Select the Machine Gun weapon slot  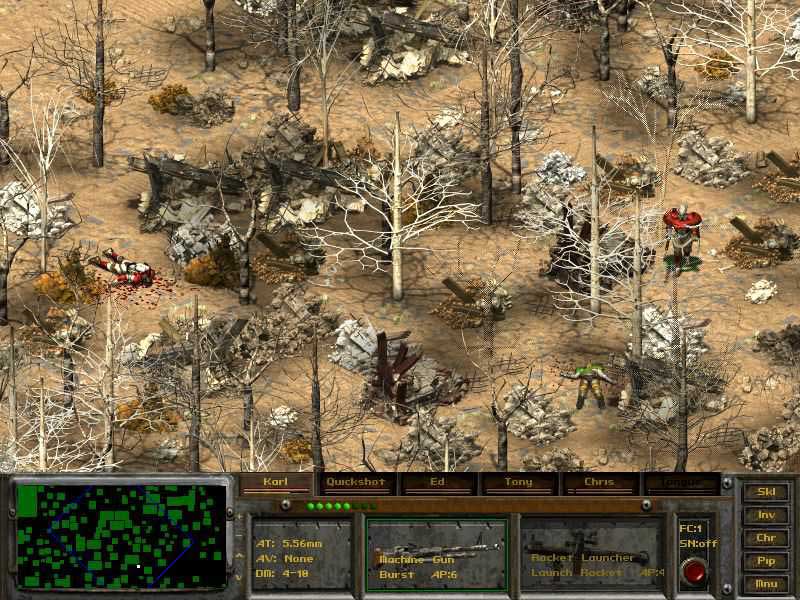437,553
